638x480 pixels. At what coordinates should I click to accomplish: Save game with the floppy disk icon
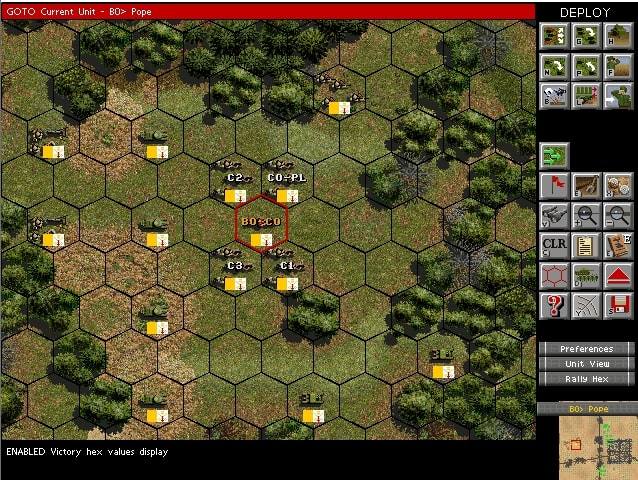618,306
